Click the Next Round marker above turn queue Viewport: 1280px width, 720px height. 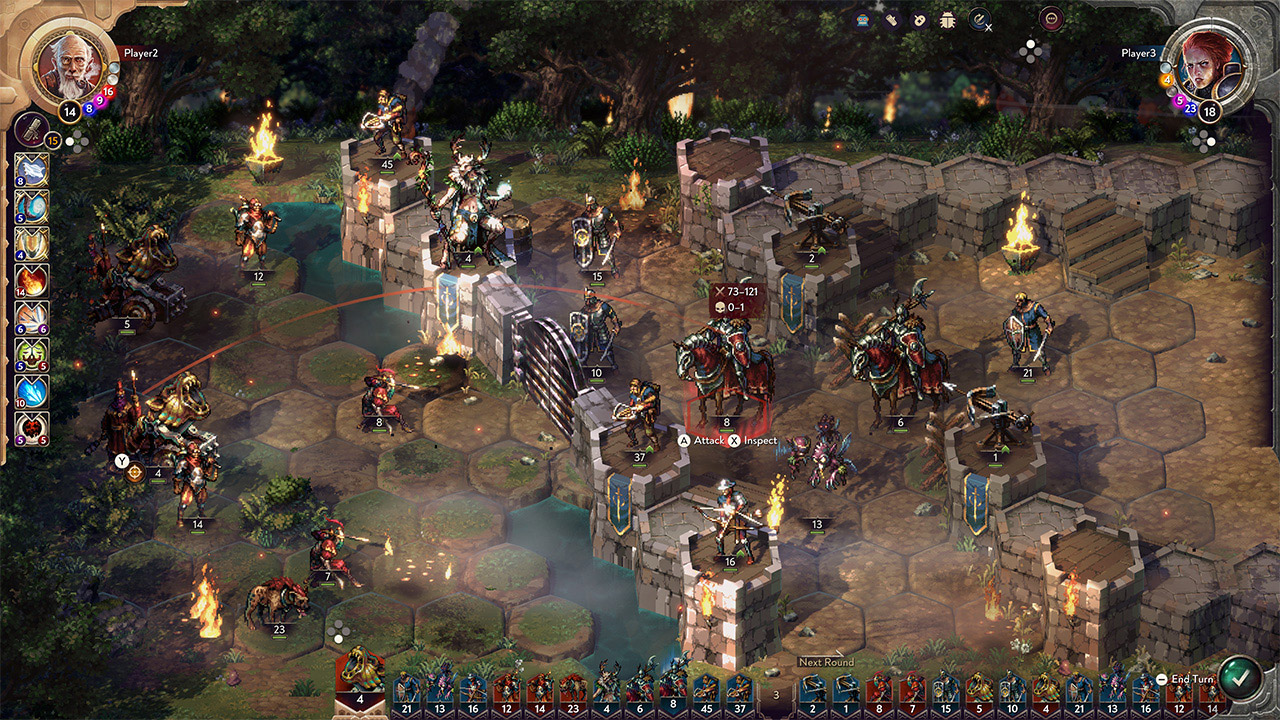pos(825,661)
